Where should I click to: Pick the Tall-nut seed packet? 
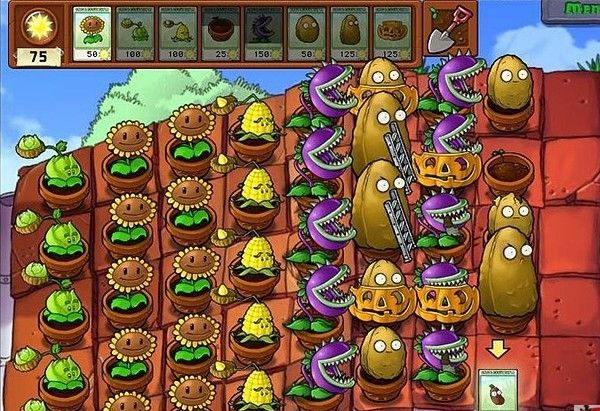click(x=346, y=33)
